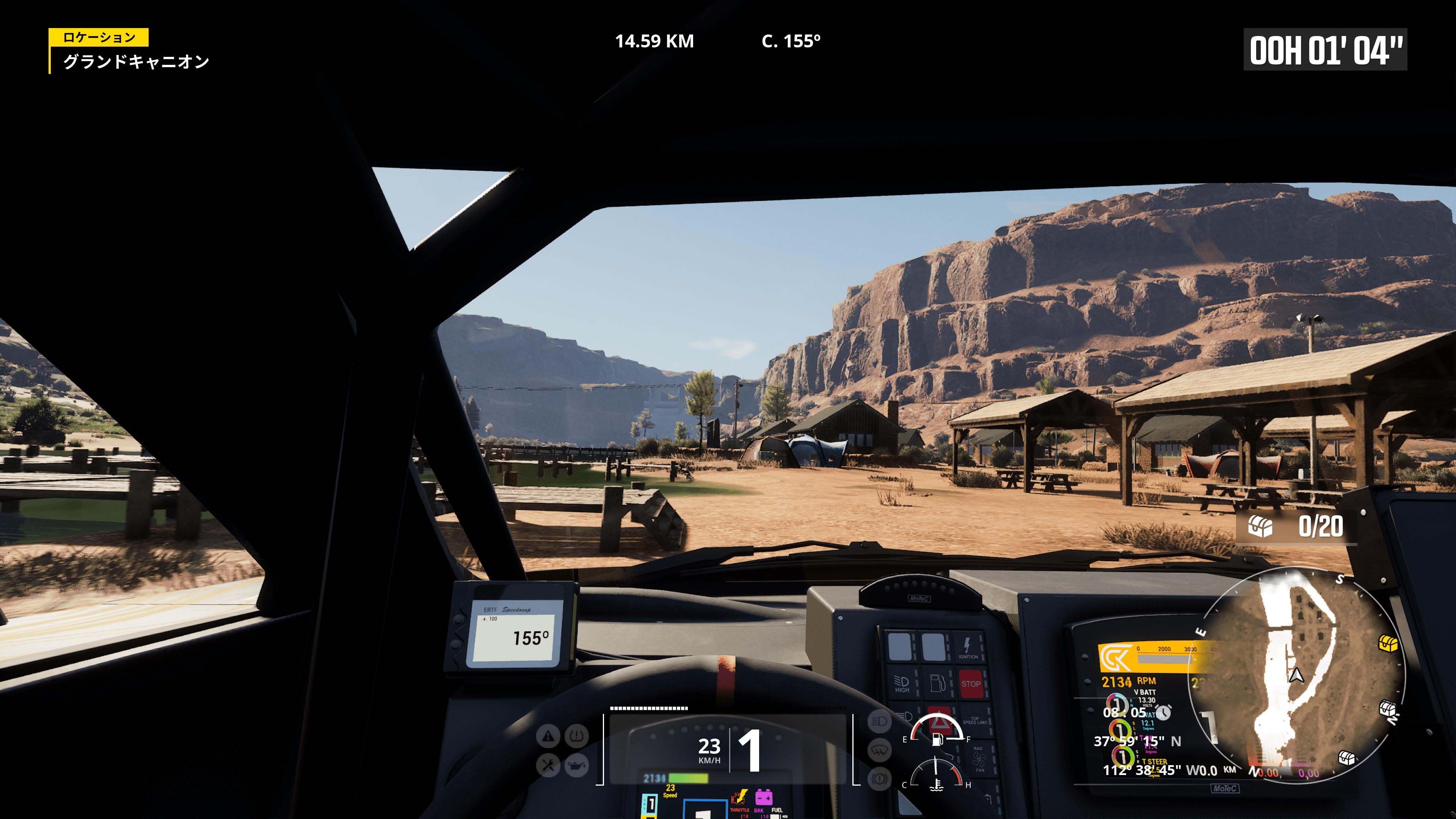Click the treasure chest counter icon
This screenshot has height=819, width=1456.
pyautogui.click(x=1260, y=527)
